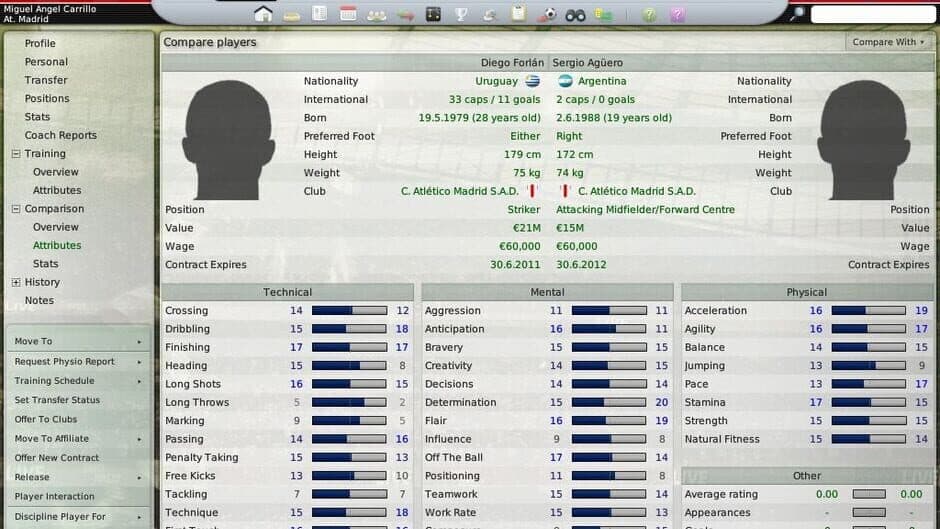Click the trophy icon in the toolbar
The width and height of the screenshot is (940, 529).
pyautogui.click(x=461, y=14)
